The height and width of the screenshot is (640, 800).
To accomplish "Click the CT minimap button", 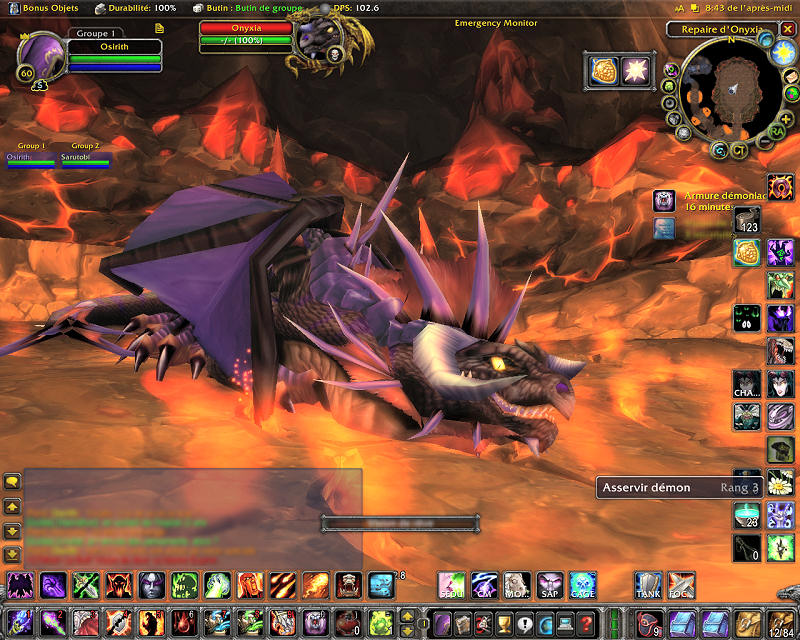I will pos(739,150).
